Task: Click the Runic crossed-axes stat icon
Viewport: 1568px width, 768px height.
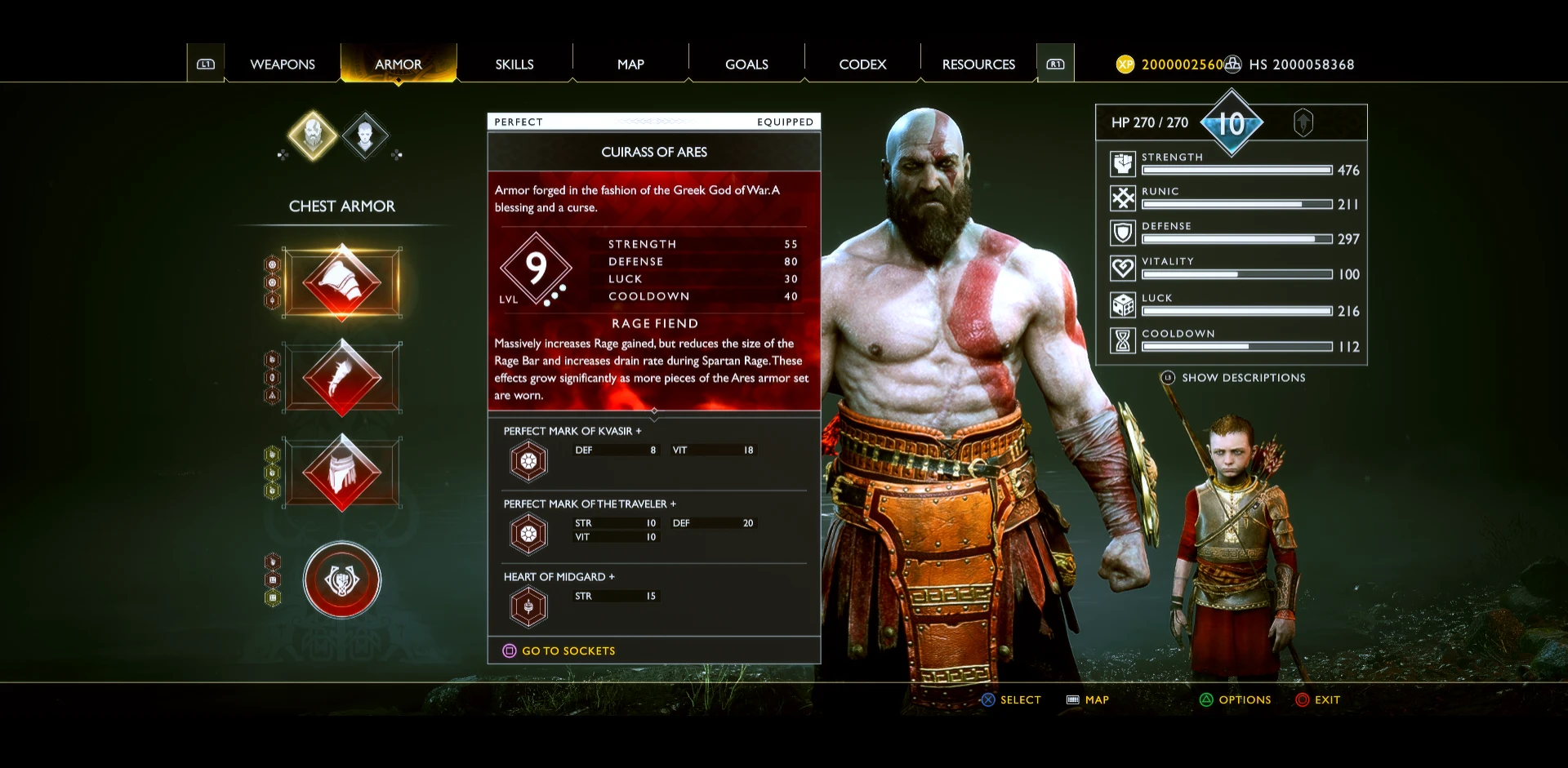Action: (x=1122, y=198)
